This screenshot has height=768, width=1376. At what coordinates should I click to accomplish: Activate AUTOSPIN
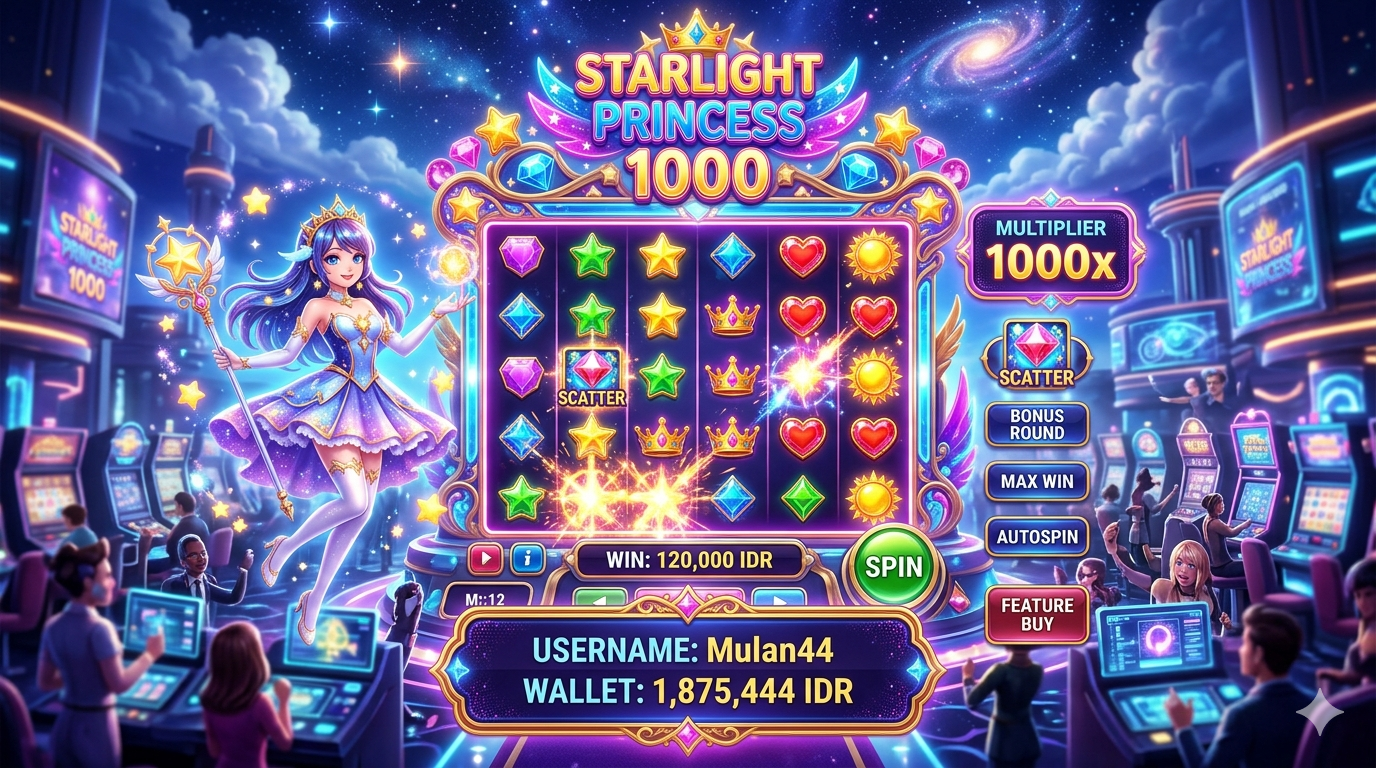1037,537
